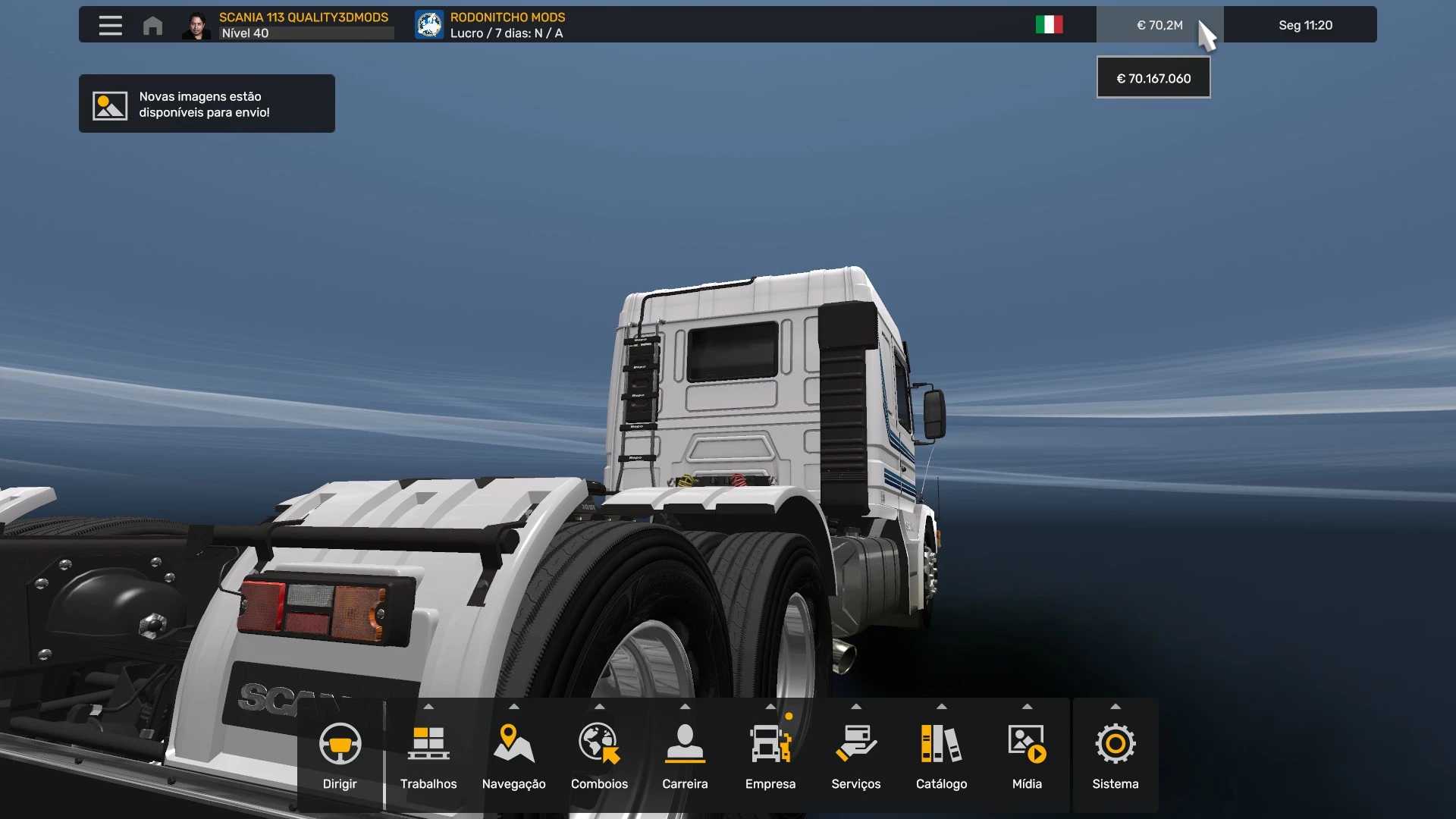Open the Empresa company menu
This screenshot has height=819, width=1456.
[770, 755]
